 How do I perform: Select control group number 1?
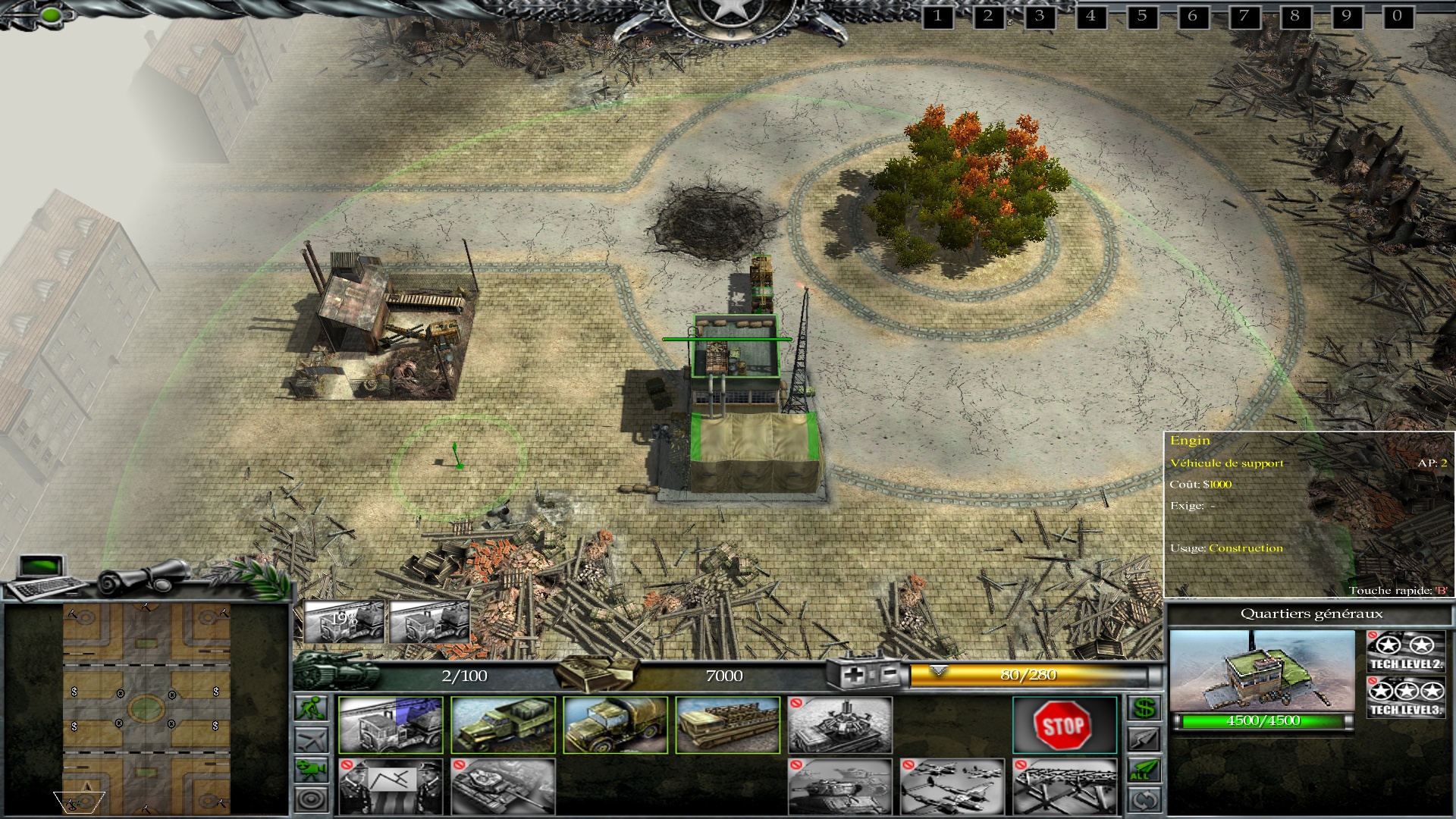pos(937,16)
